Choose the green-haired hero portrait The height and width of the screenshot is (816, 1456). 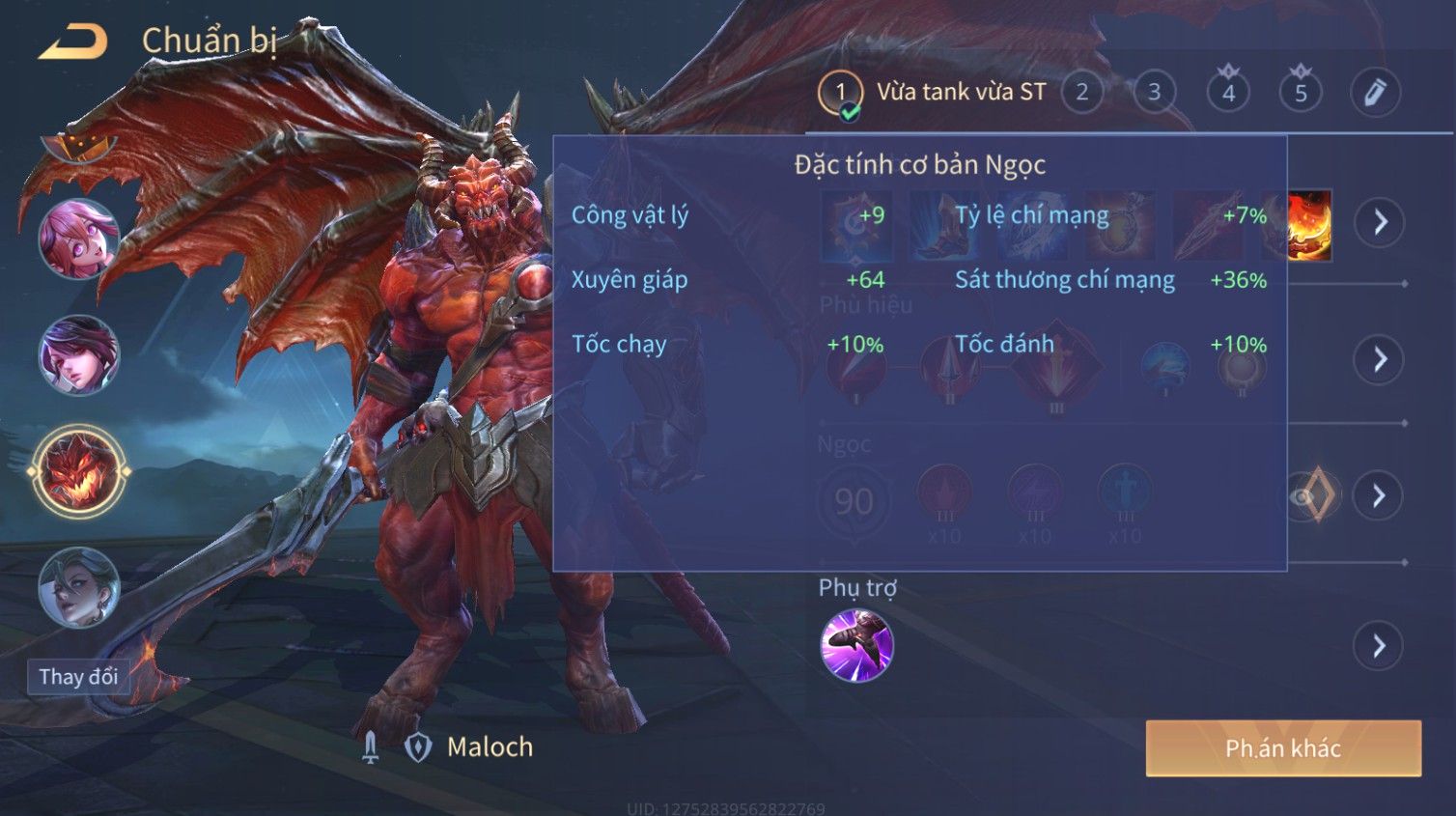pos(78,587)
